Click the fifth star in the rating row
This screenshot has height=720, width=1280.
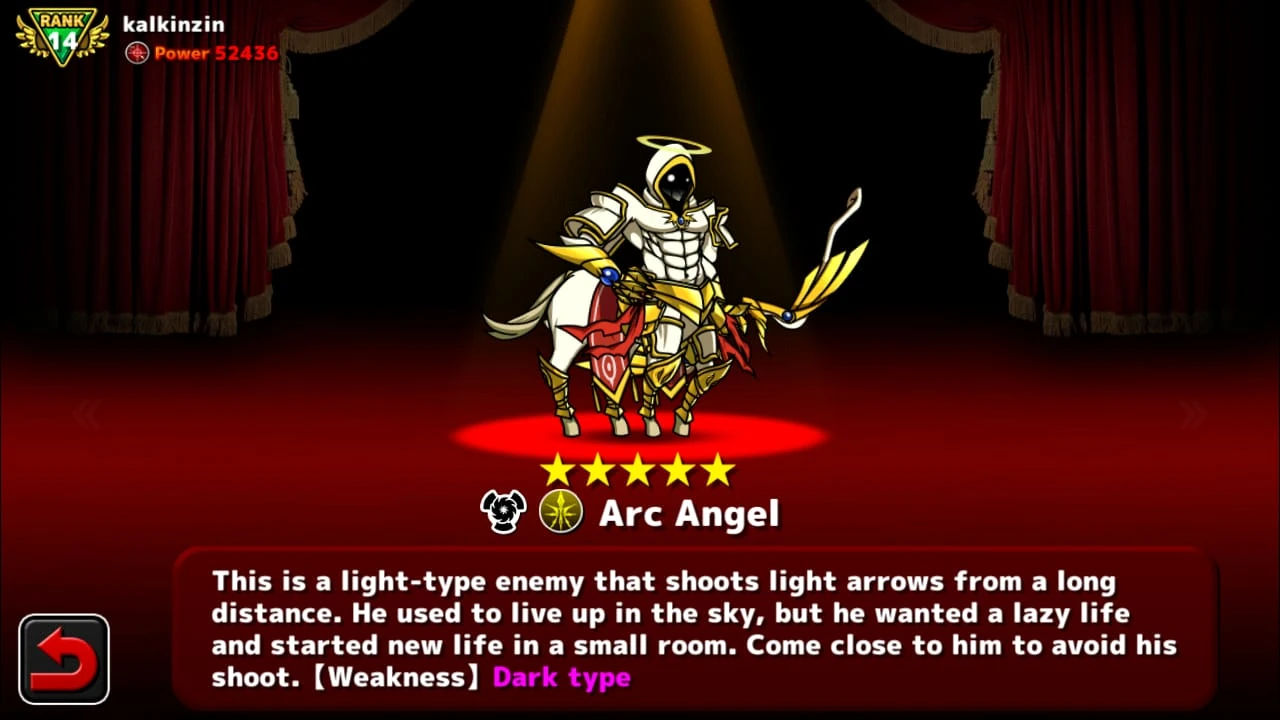click(x=717, y=468)
